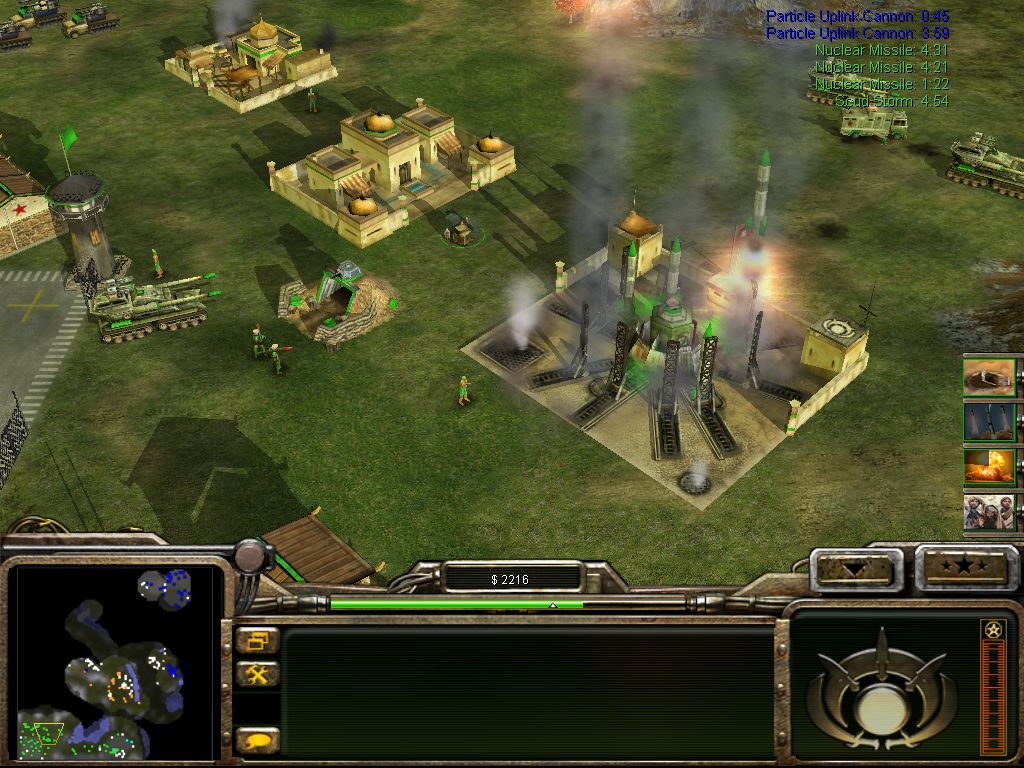
Task: Activate the tunnel Sneak Attack shortcut icon
Action: tap(989, 377)
